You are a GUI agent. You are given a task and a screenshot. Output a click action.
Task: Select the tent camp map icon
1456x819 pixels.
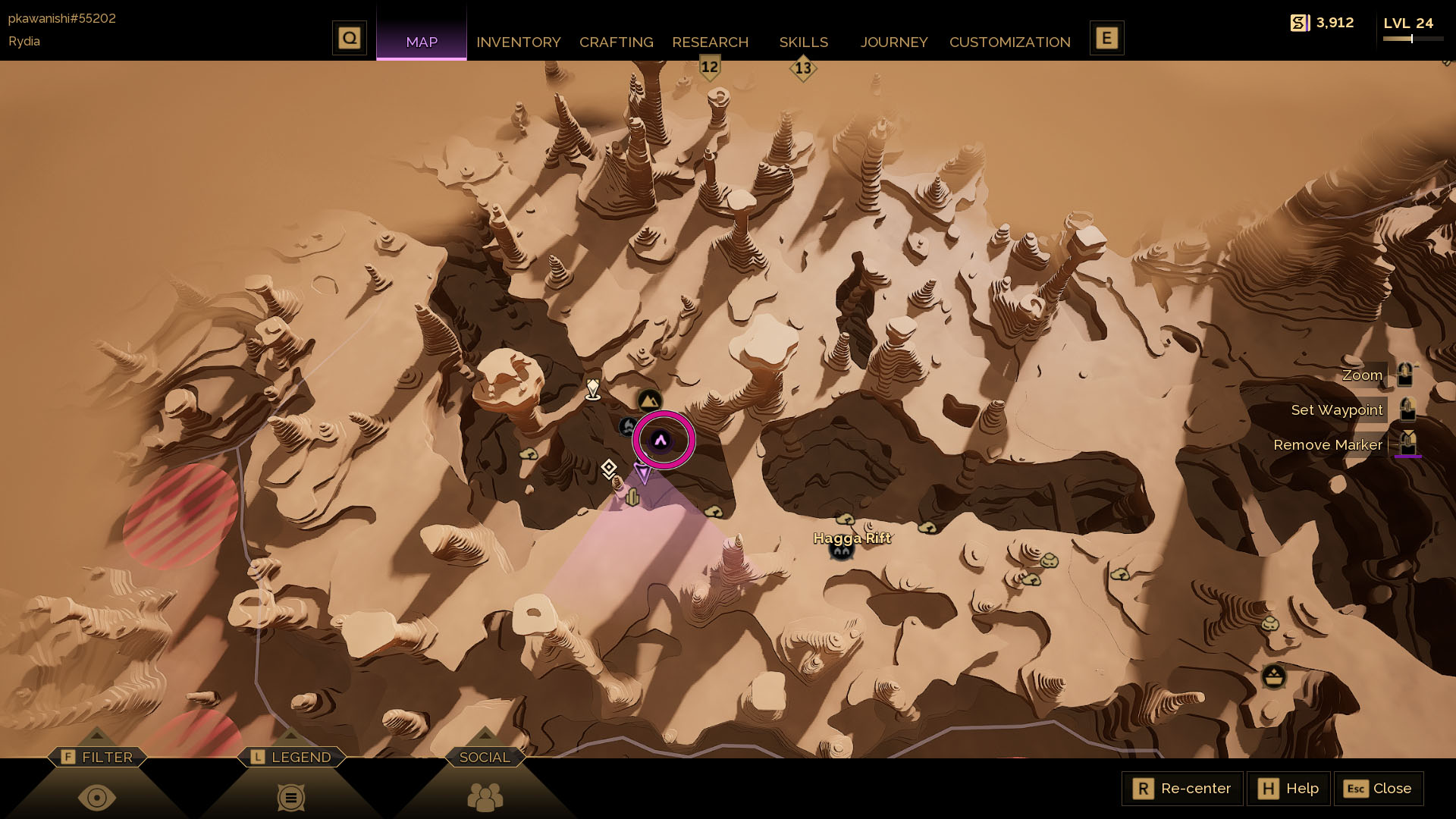649,400
